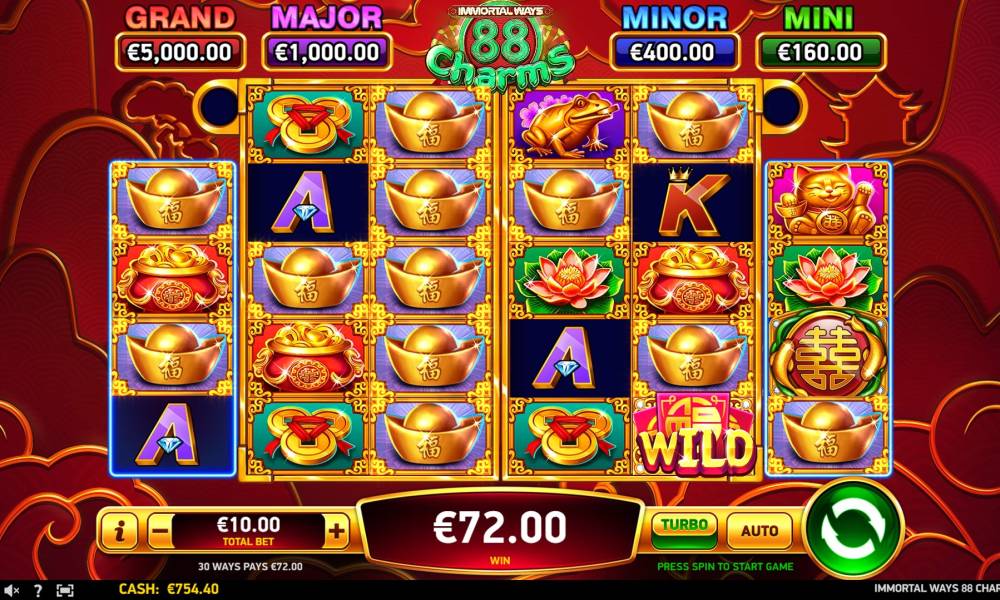Open help via the question mark icon

click(38, 590)
